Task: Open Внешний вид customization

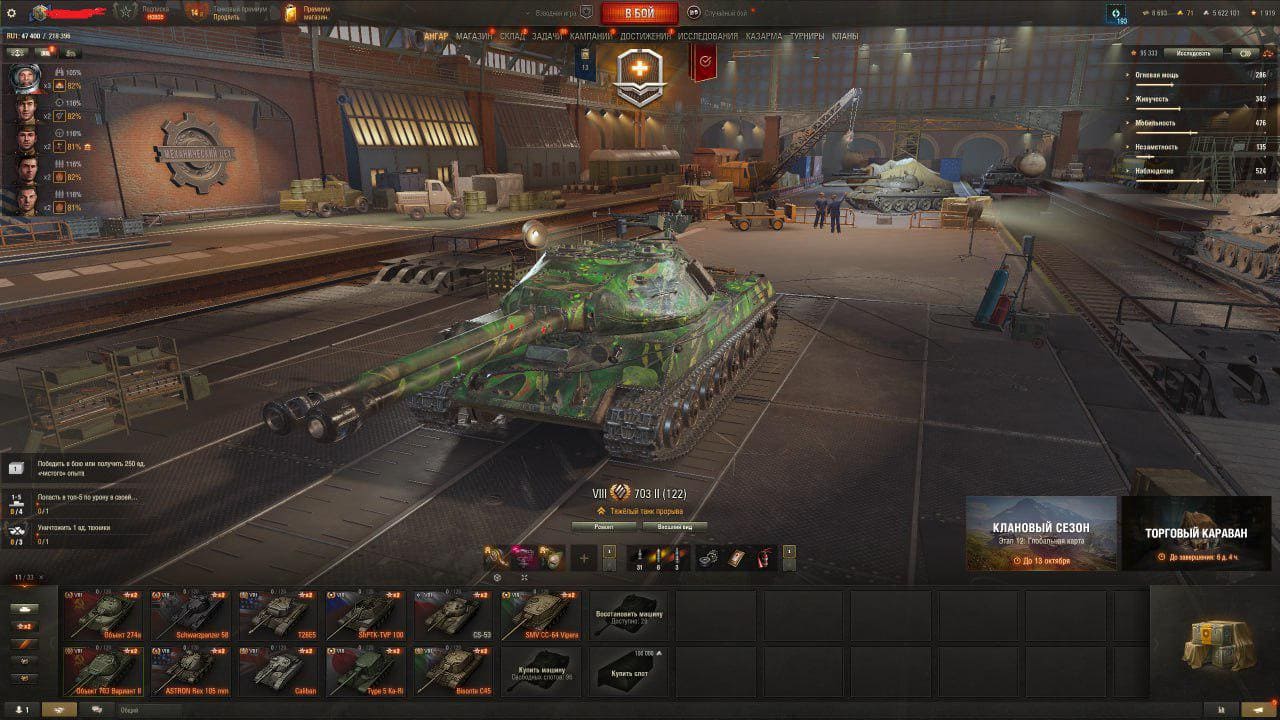Action: pos(675,526)
